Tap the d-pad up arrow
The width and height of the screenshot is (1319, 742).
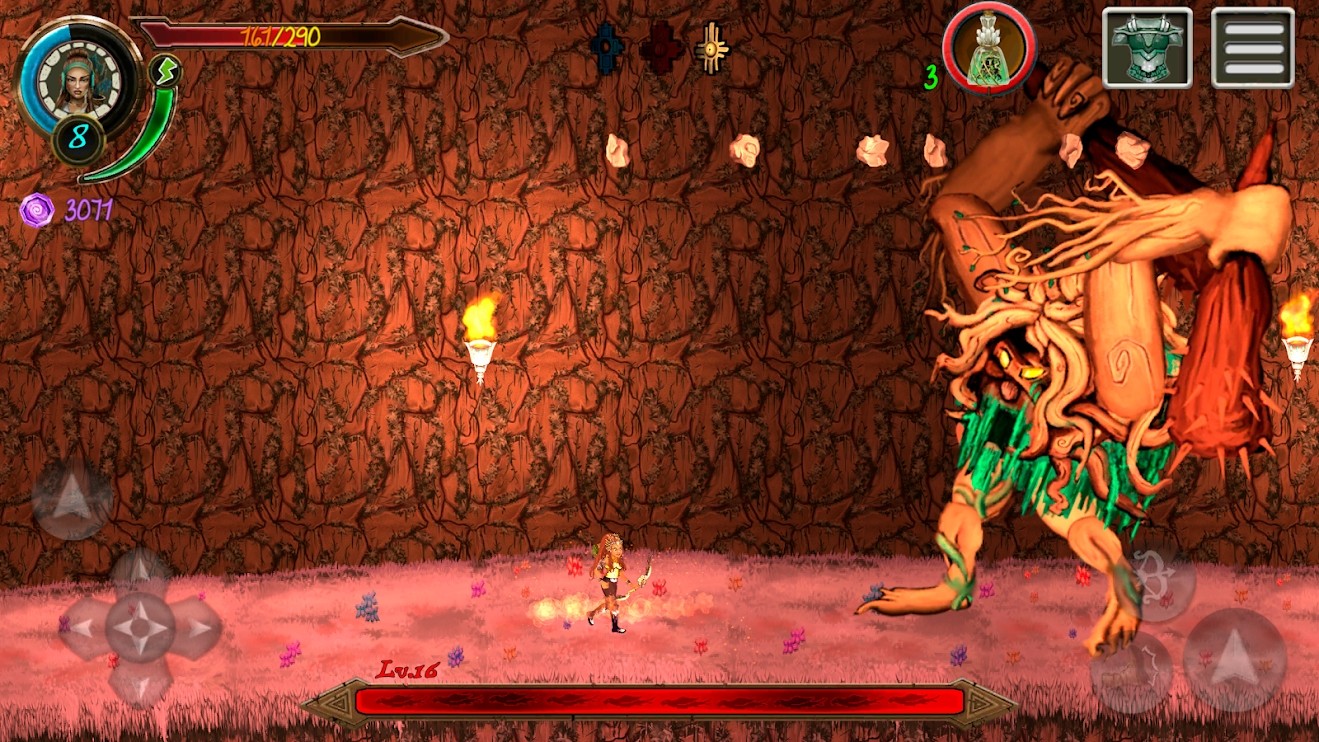coord(140,574)
